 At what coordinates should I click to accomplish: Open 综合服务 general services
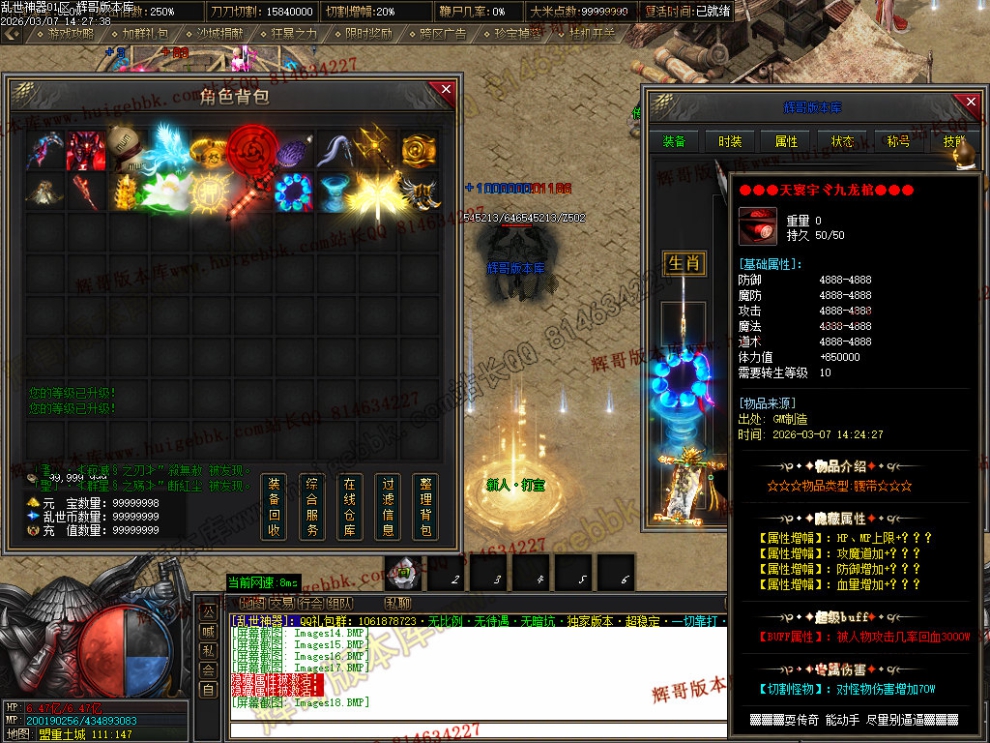312,506
